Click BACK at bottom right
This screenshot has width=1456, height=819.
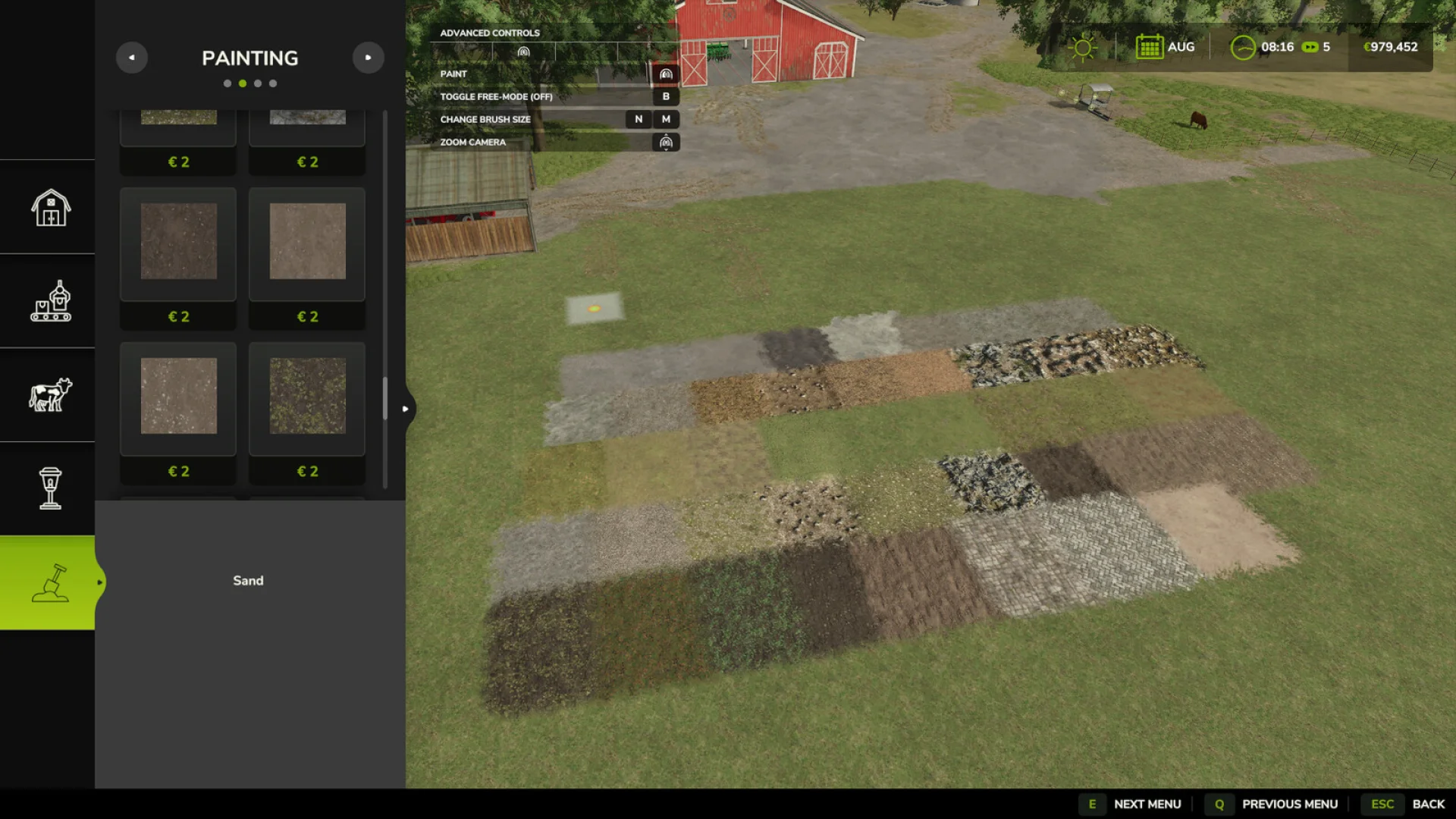[1429, 803]
